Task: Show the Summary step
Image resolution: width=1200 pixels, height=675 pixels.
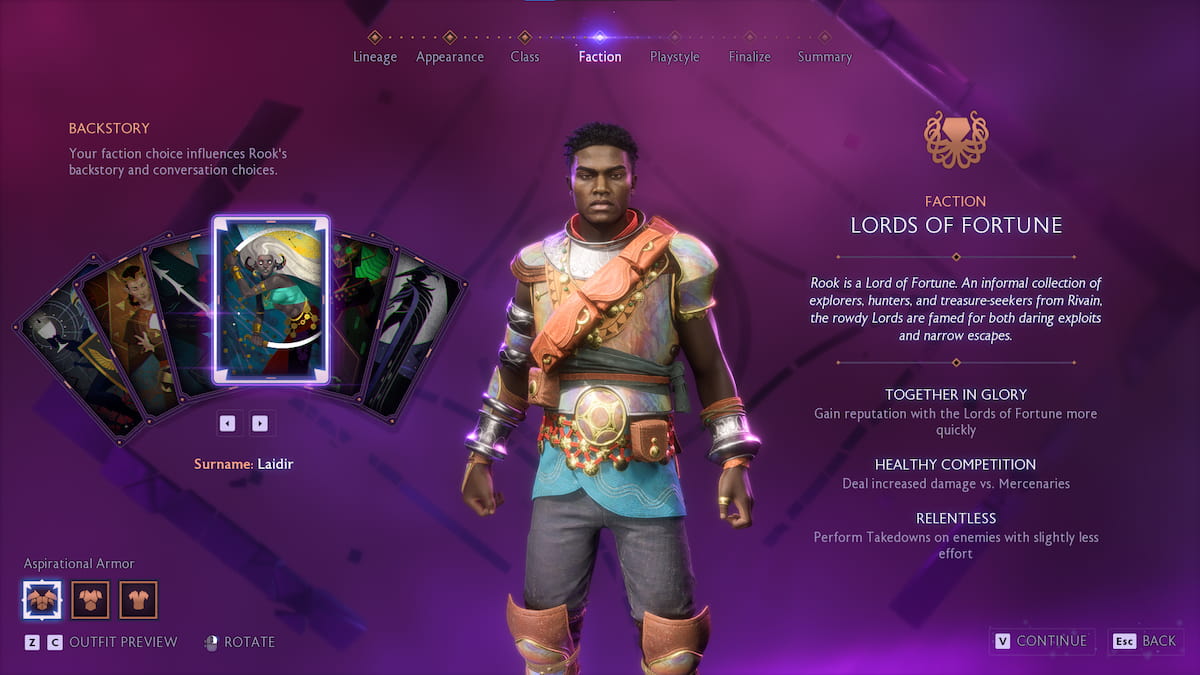Action: click(825, 56)
